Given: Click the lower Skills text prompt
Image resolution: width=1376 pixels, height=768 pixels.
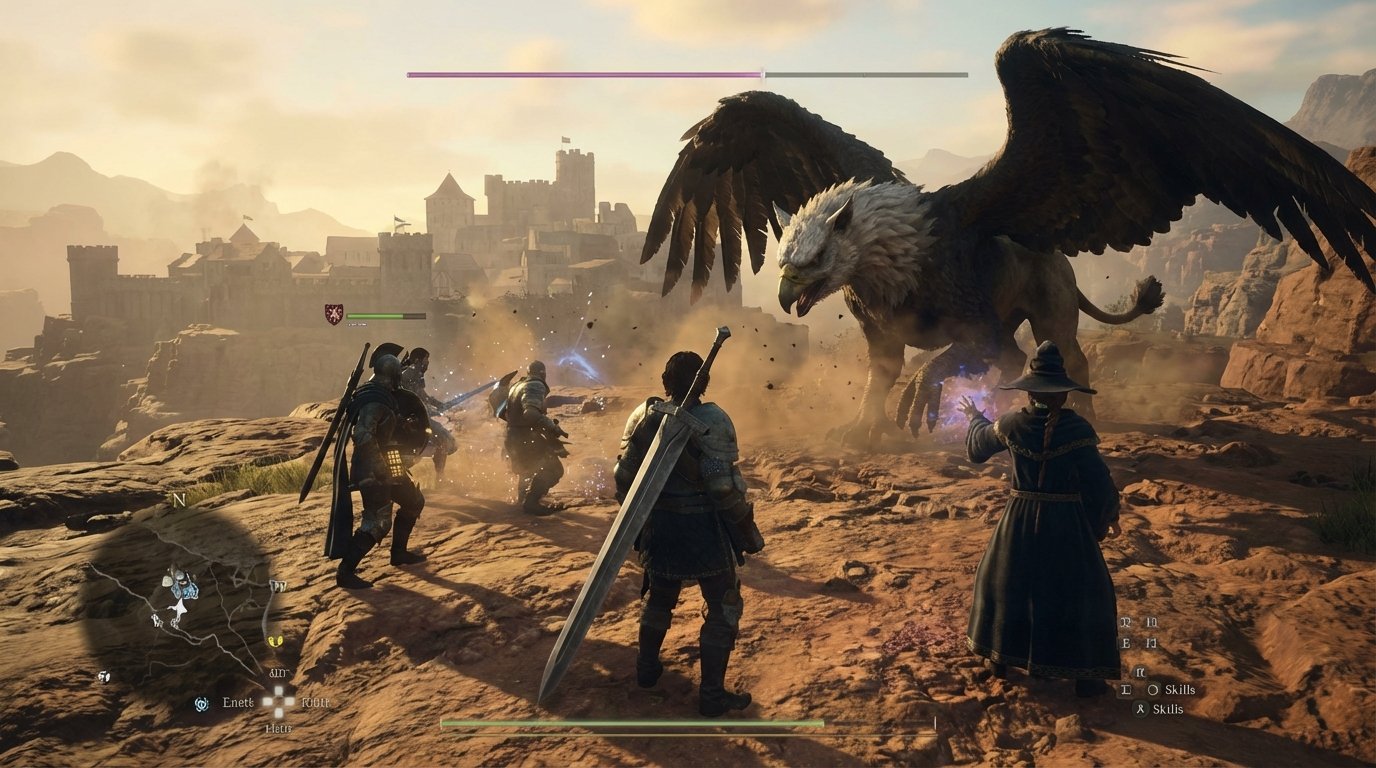Looking at the screenshot, I should click(x=1168, y=709).
